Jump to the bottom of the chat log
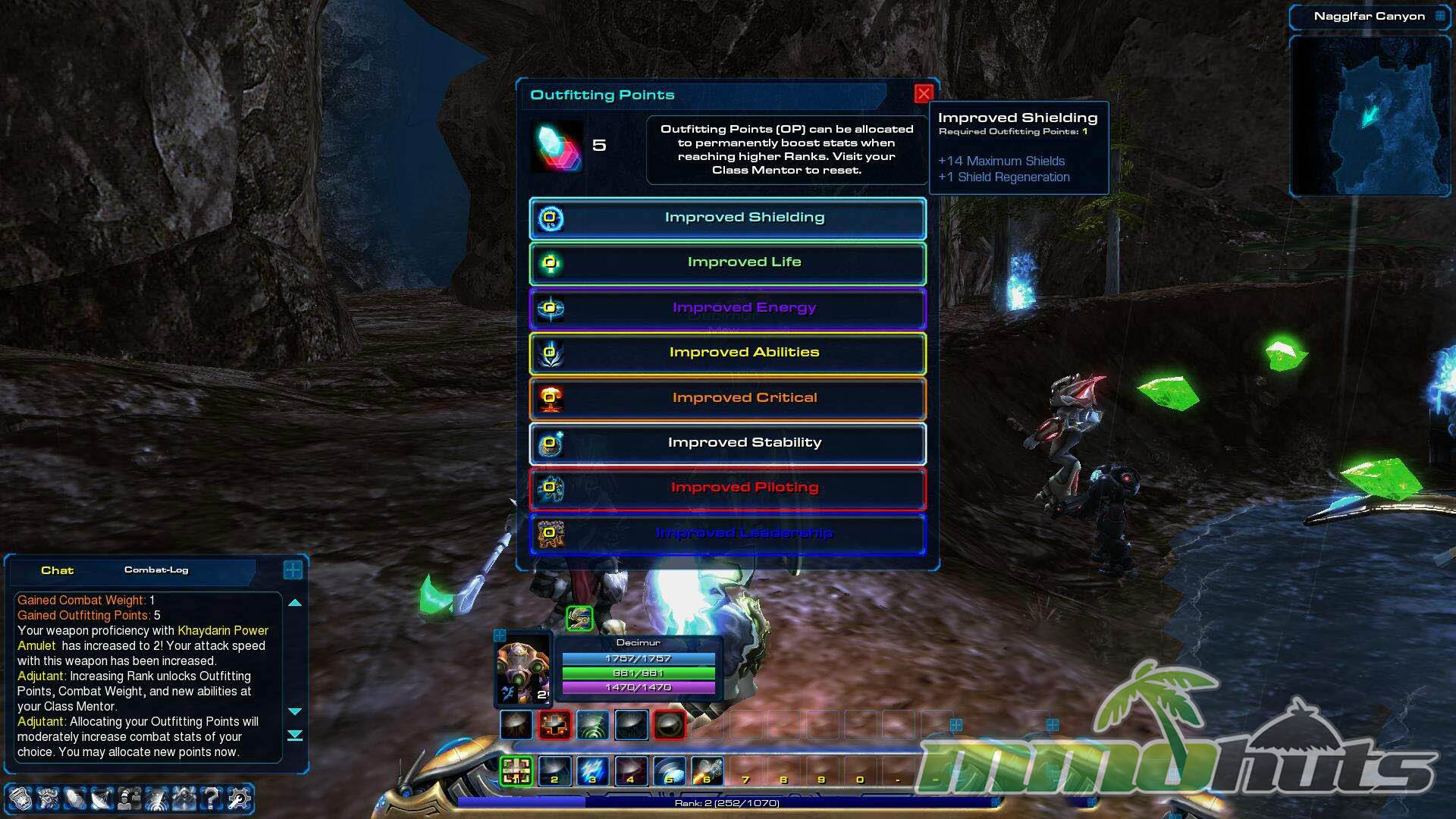This screenshot has width=1456, height=819. coord(295,736)
